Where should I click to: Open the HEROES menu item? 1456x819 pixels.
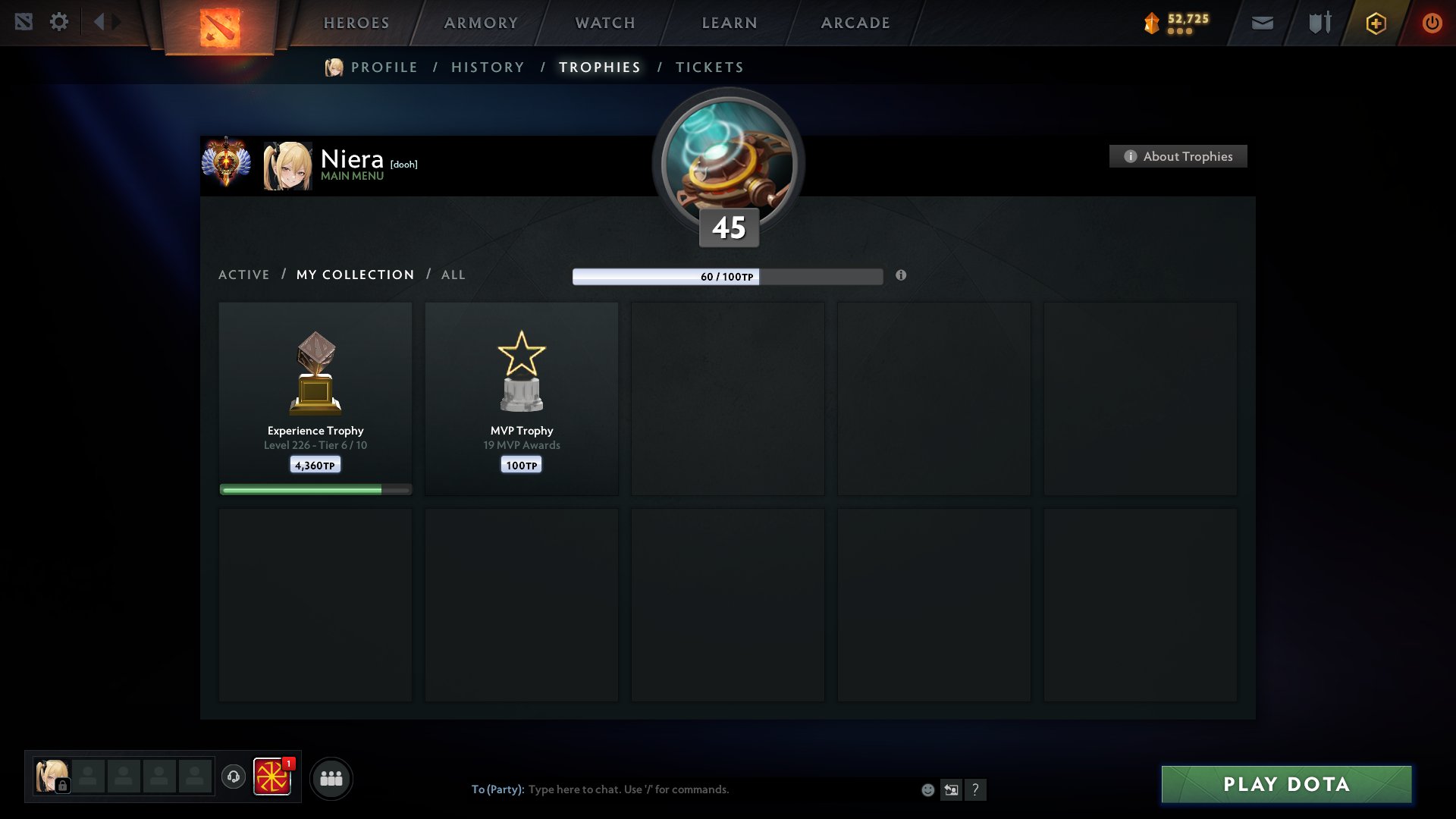click(x=356, y=23)
